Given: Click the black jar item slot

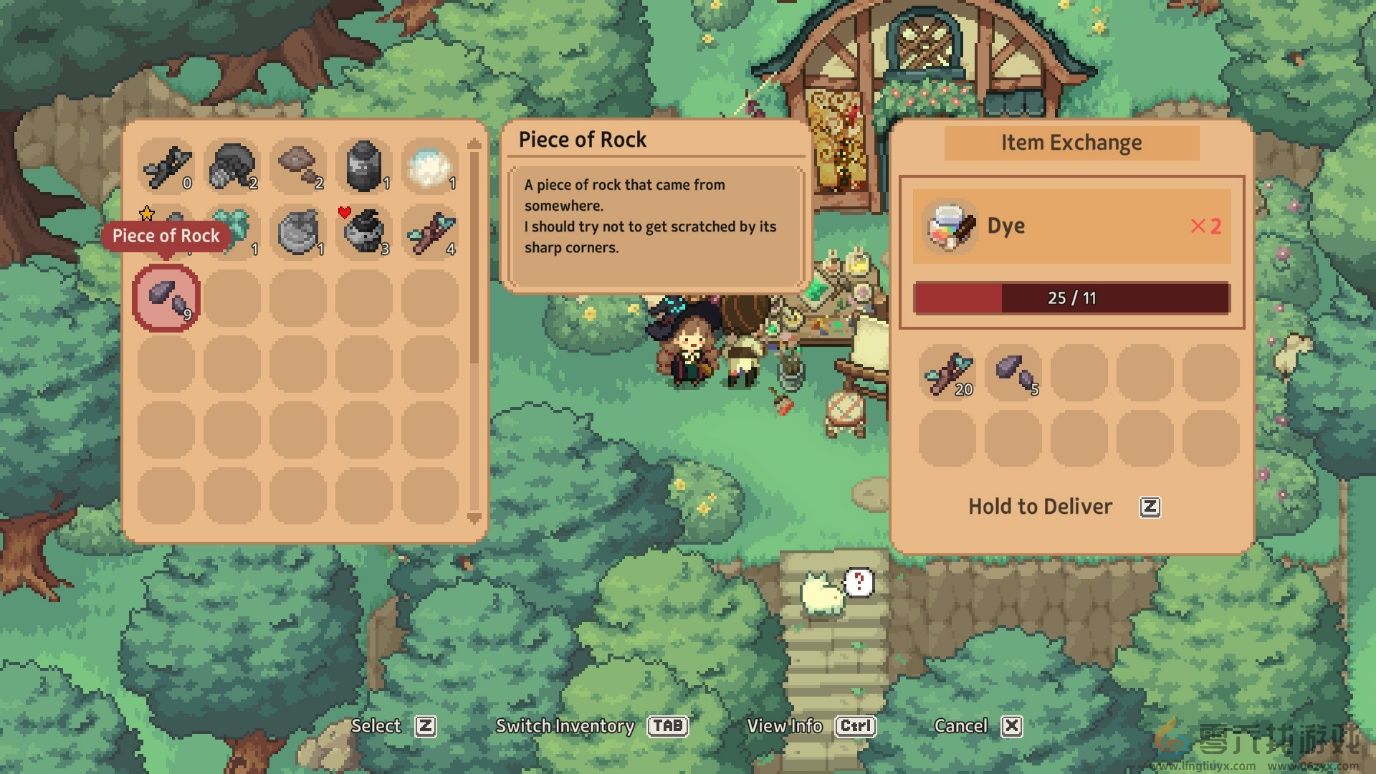Looking at the screenshot, I should pyautogui.click(x=364, y=166).
